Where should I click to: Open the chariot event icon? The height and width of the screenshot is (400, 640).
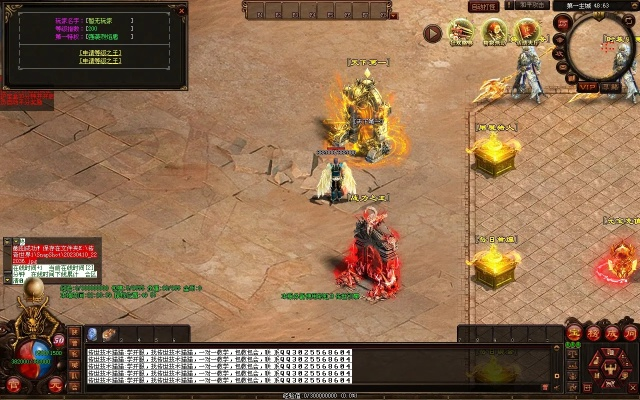click(x=461, y=31)
